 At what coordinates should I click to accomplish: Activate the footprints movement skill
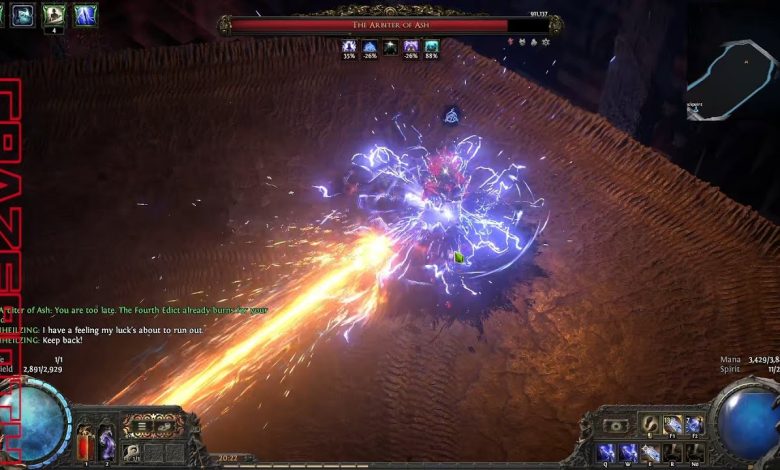point(650,424)
